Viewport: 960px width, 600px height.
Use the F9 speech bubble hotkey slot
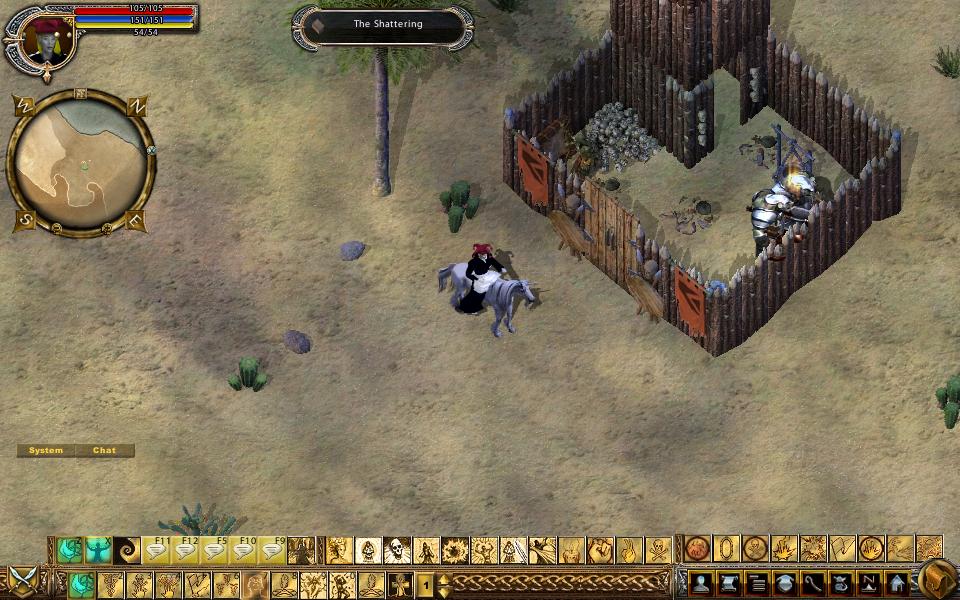click(272, 550)
